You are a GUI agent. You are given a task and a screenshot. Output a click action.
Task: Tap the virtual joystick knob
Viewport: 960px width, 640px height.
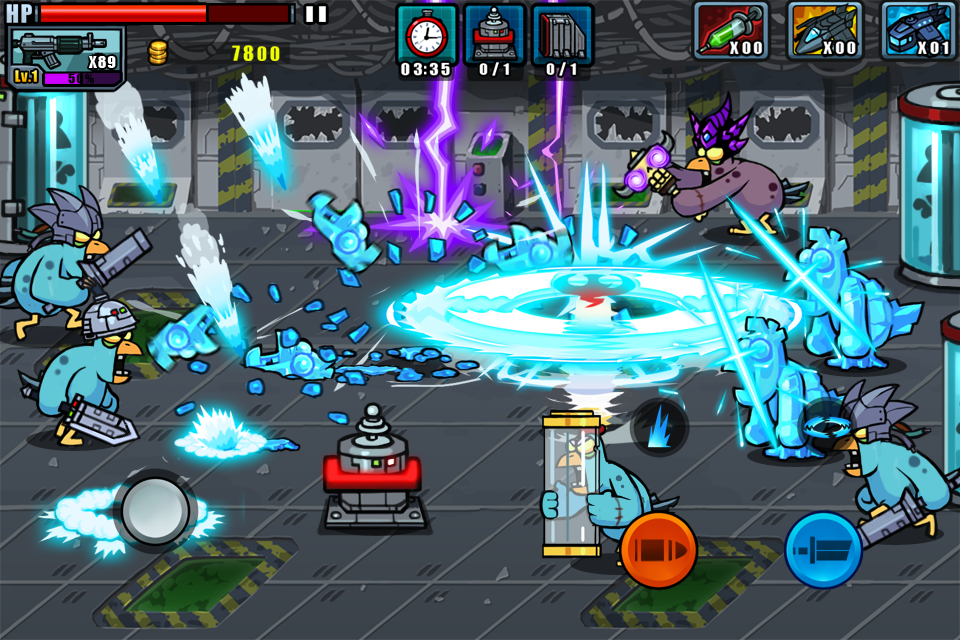coord(155,510)
